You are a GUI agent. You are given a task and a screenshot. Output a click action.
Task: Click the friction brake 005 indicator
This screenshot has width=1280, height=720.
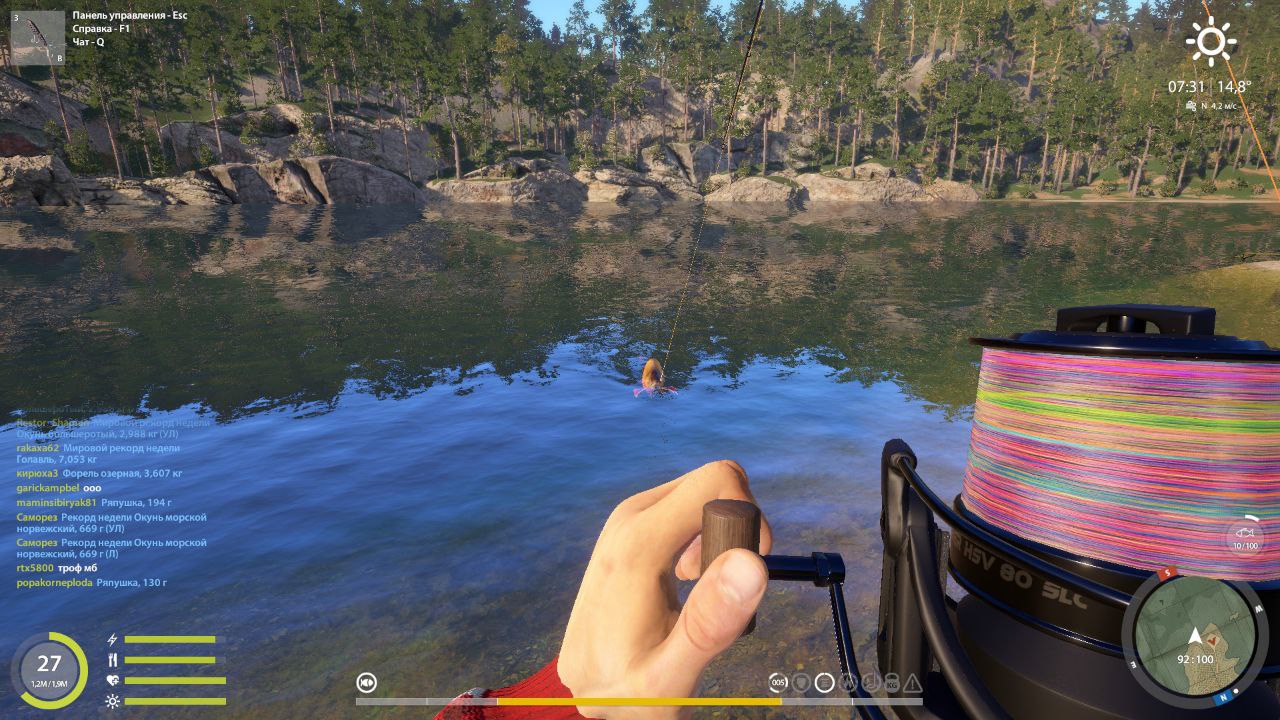coord(778,683)
